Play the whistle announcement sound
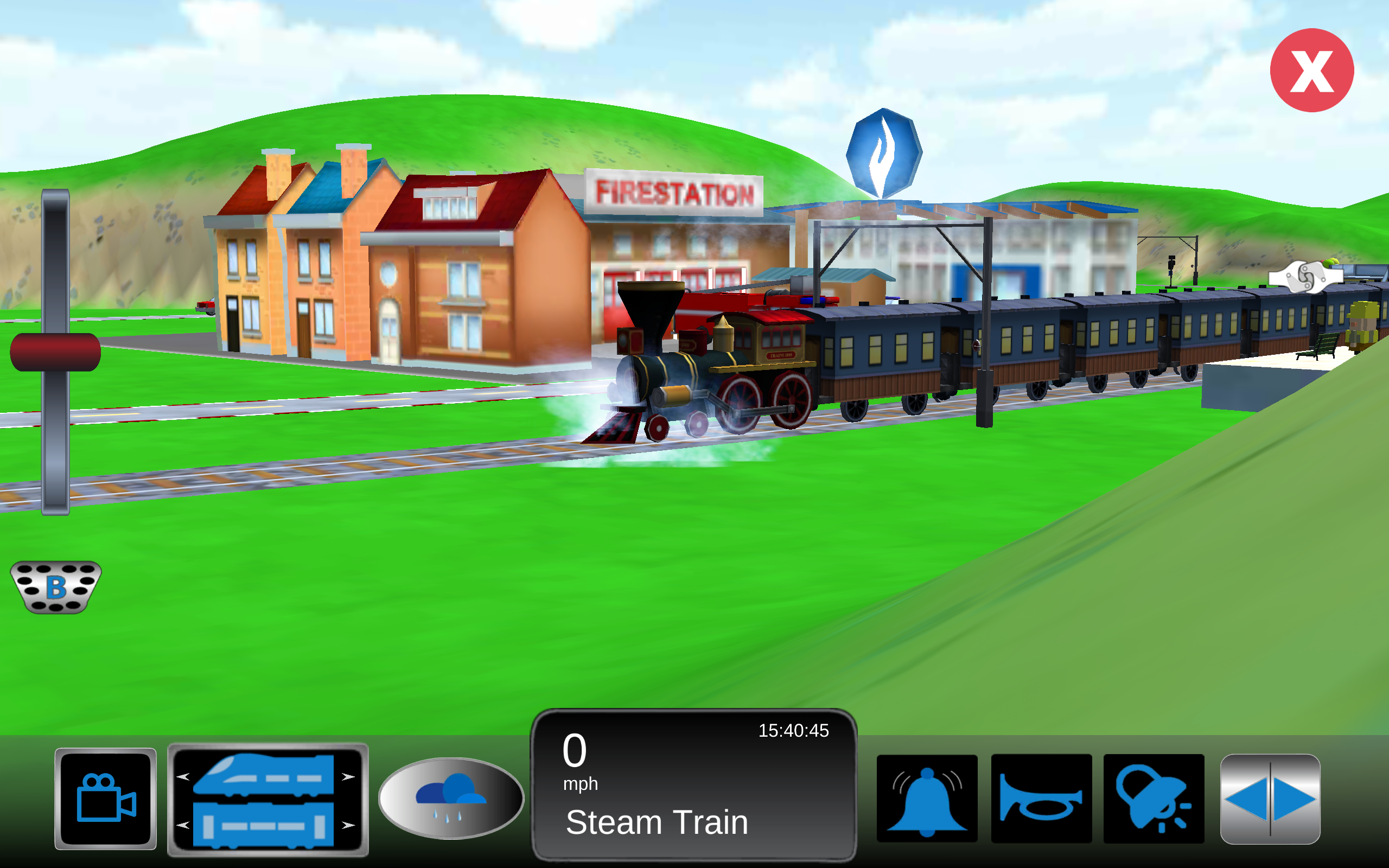Image resolution: width=1389 pixels, height=868 pixels. pos(1154,797)
